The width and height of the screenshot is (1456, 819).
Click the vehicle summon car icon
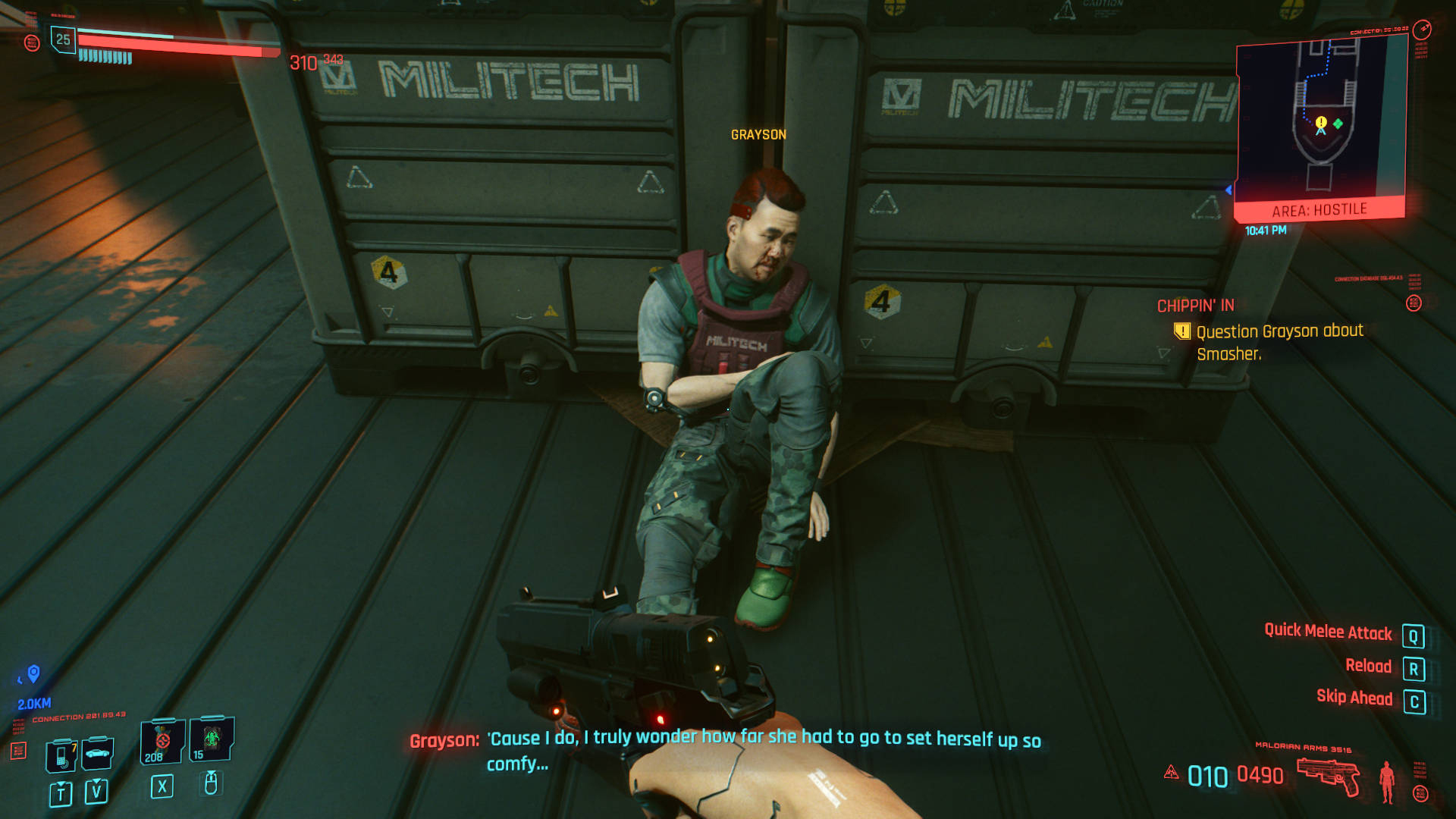pyautogui.click(x=97, y=752)
